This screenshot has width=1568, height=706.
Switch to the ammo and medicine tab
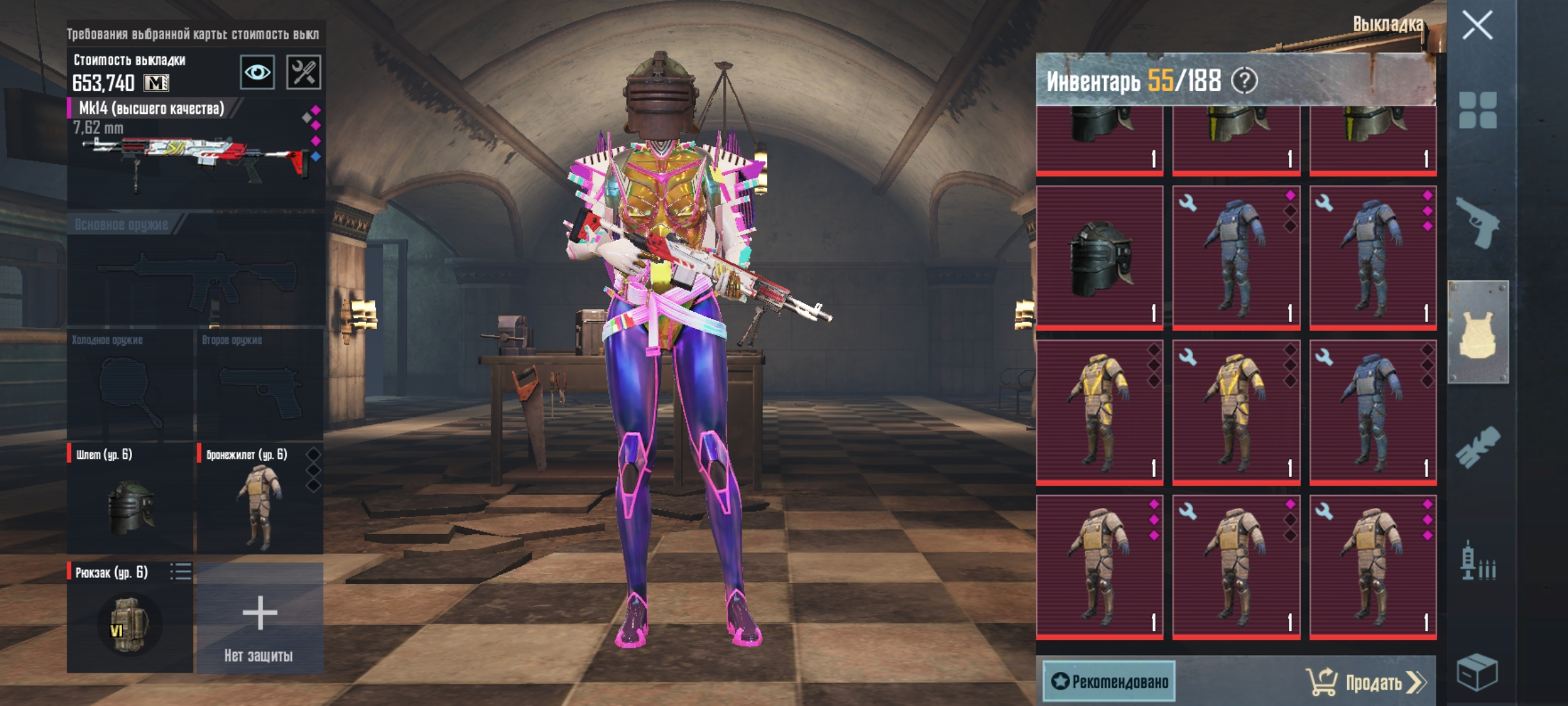1478,562
